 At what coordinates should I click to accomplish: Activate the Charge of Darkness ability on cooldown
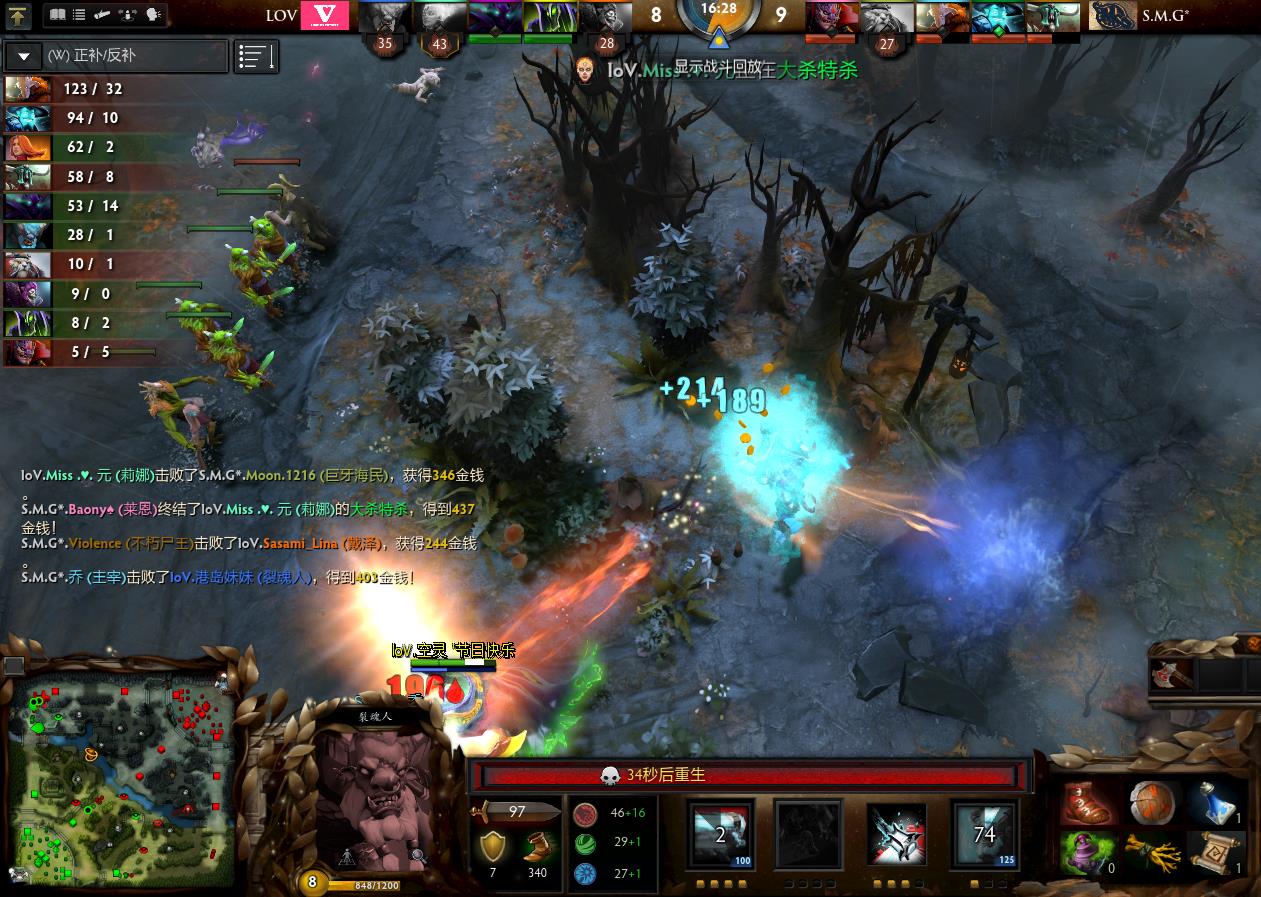721,833
